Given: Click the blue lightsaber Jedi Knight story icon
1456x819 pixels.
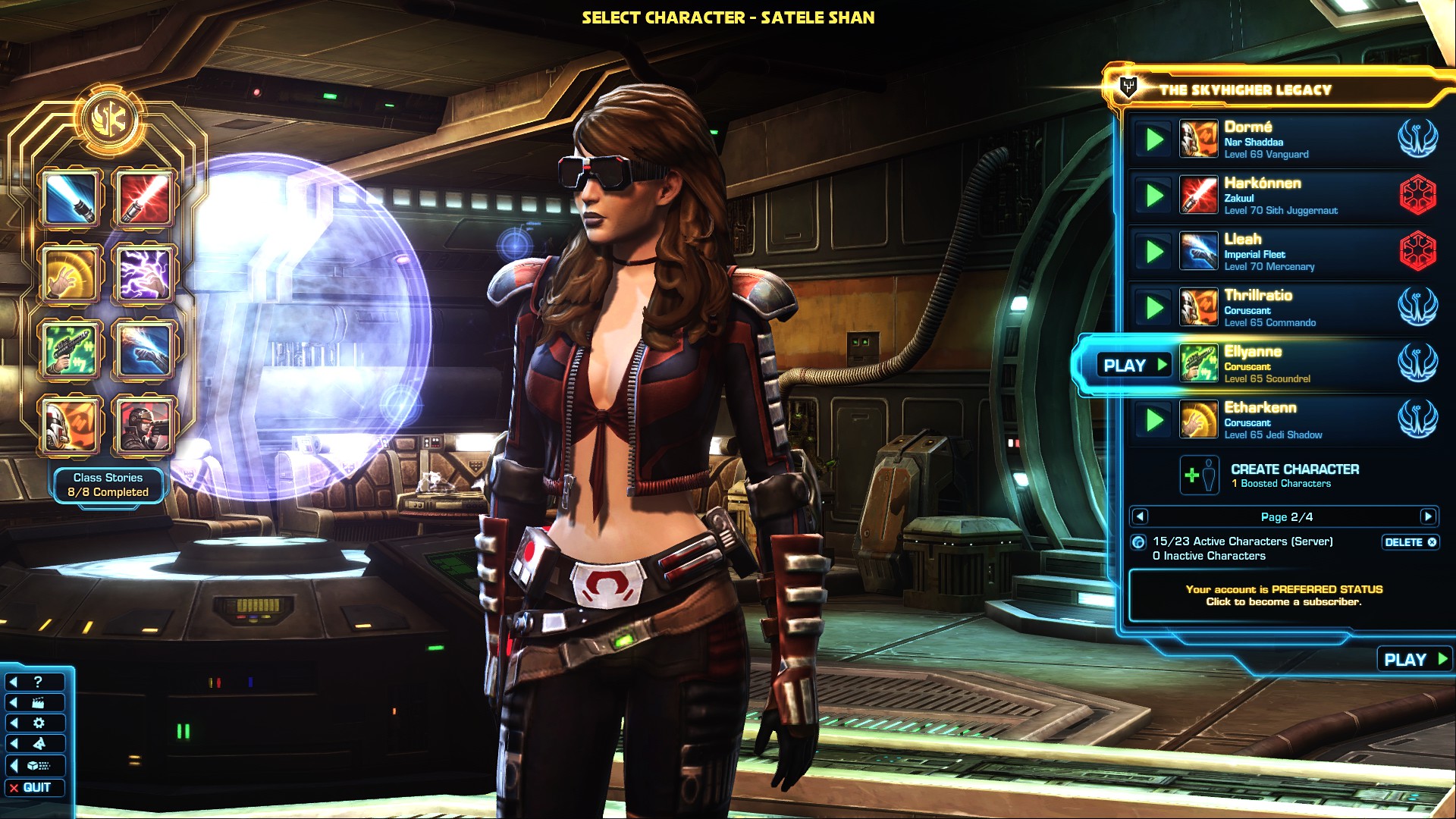Looking at the screenshot, I should point(71,199).
